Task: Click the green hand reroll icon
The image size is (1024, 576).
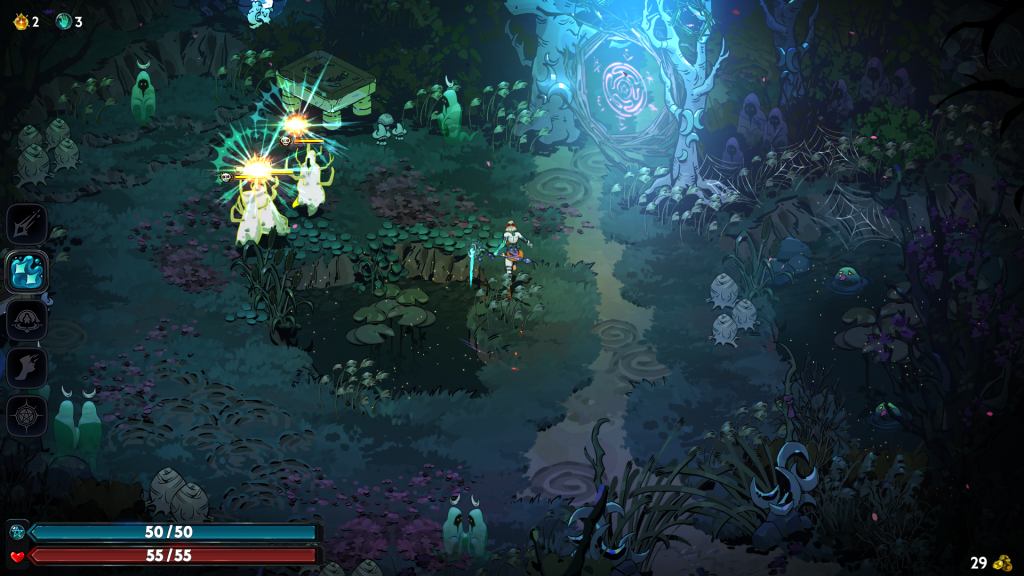Action: pos(64,21)
